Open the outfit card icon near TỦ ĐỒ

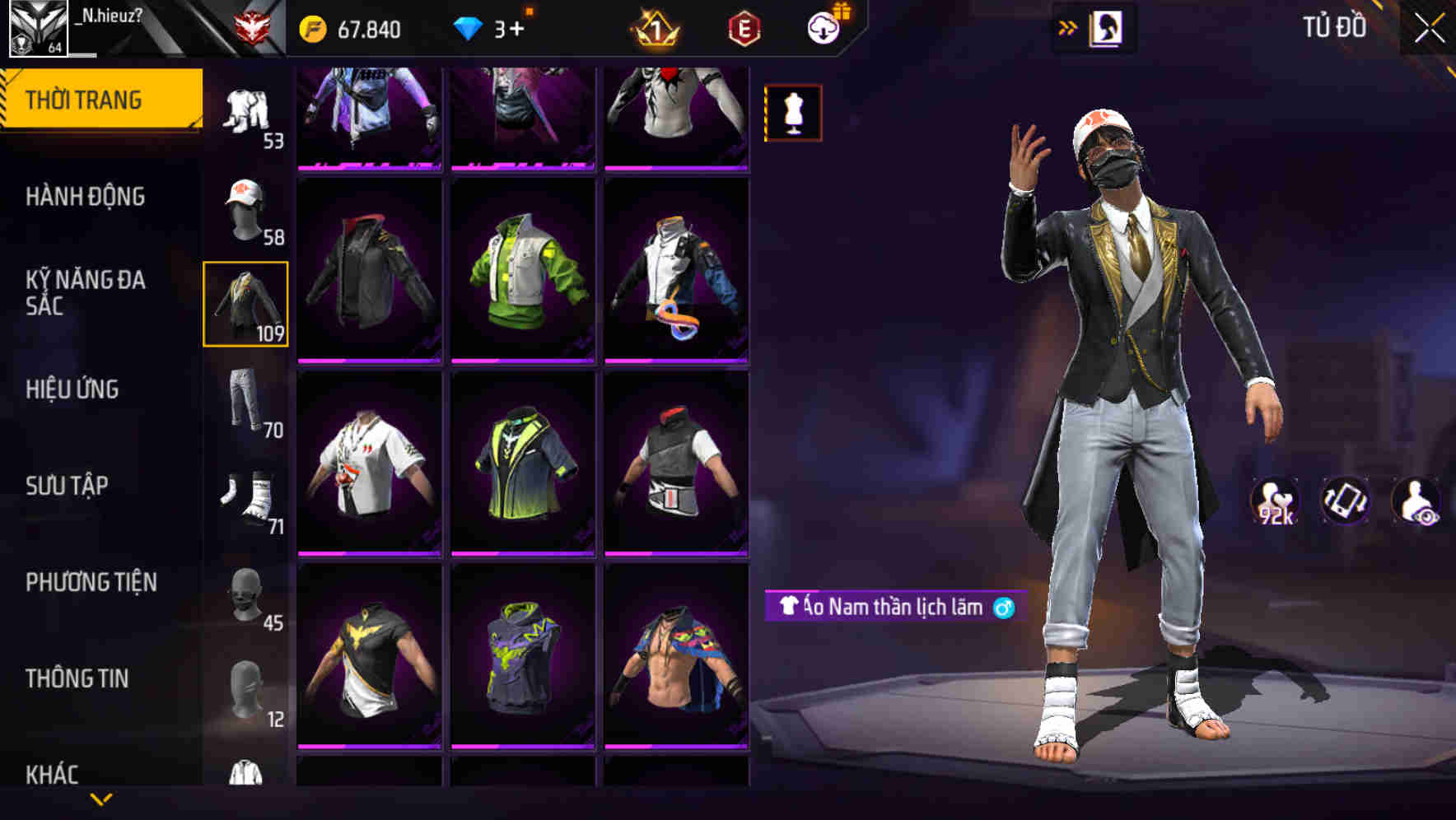pyautogui.click(x=1108, y=26)
